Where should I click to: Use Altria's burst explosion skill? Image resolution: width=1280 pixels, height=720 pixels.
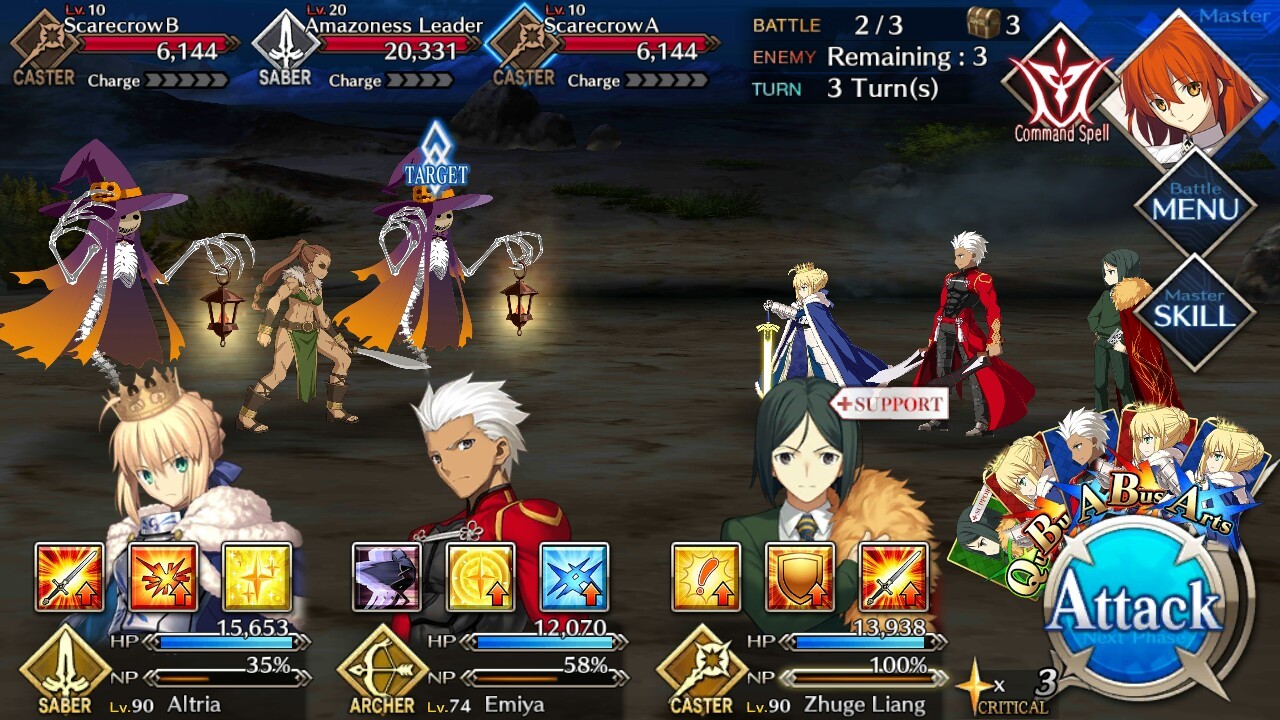(163, 577)
